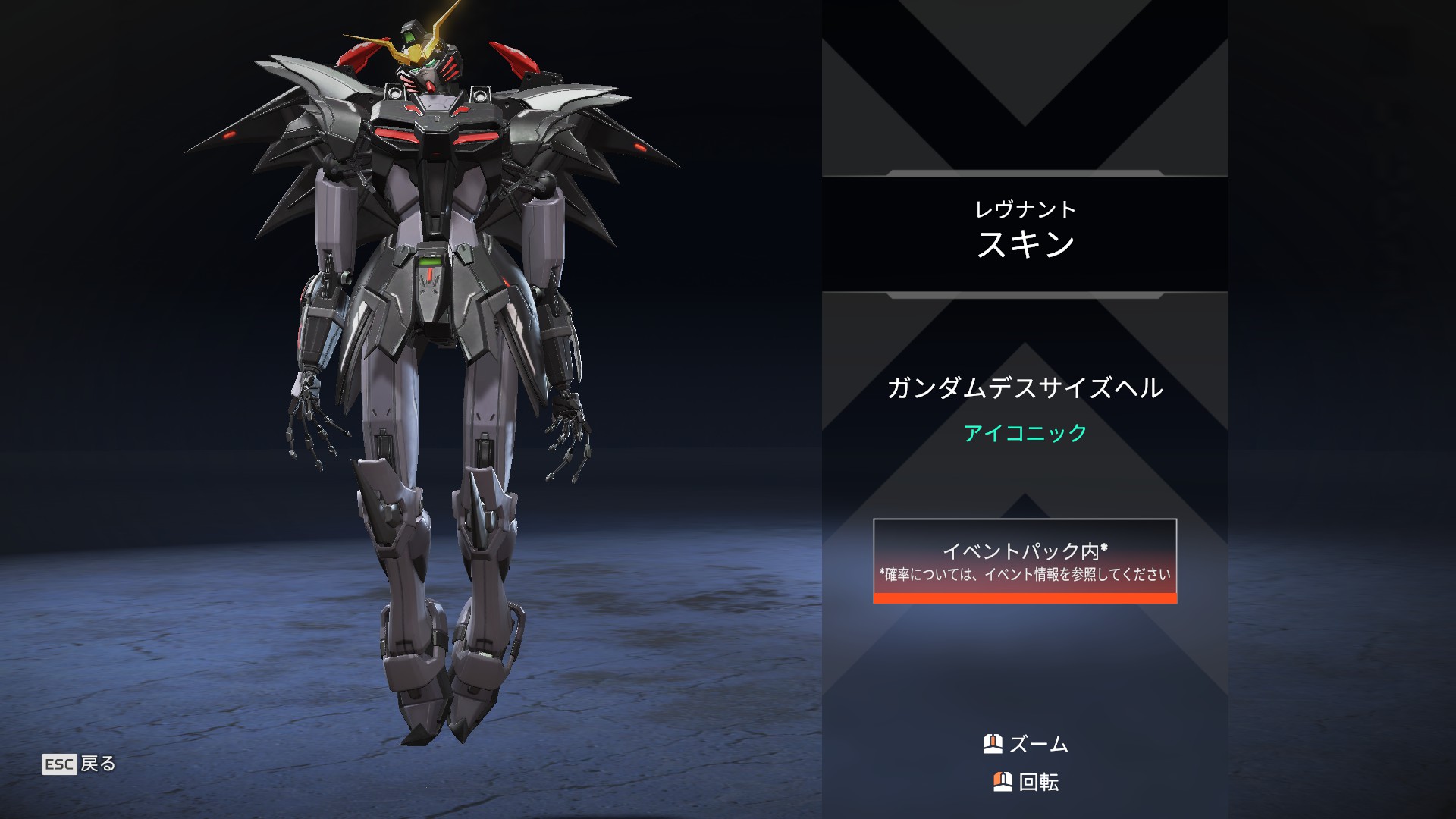This screenshot has width=1456, height=819.
Task: Open the イベントパック内 event pack button
Action: 1025,561
